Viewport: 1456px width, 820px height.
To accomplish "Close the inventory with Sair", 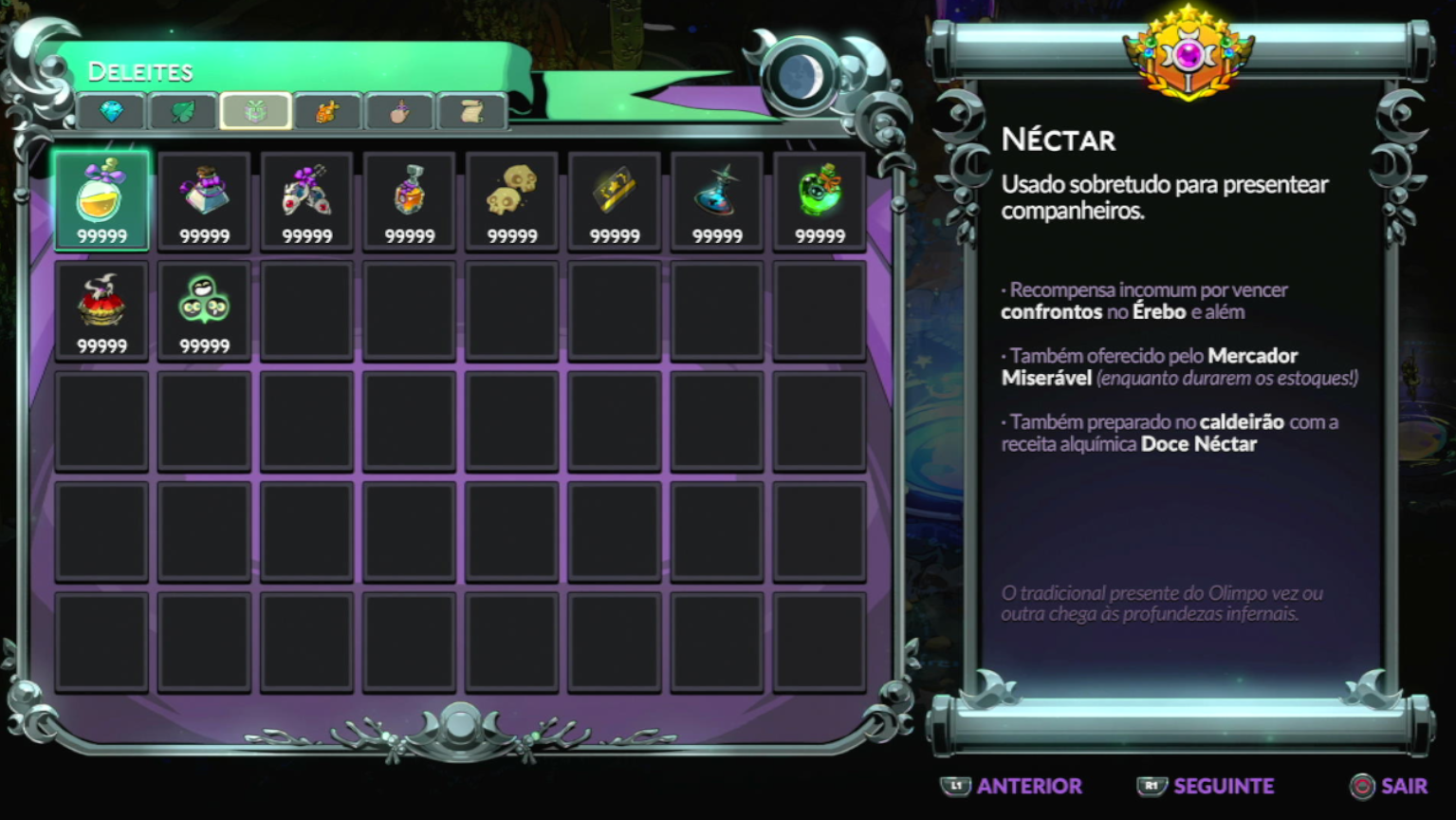I will (x=1389, y=787).
